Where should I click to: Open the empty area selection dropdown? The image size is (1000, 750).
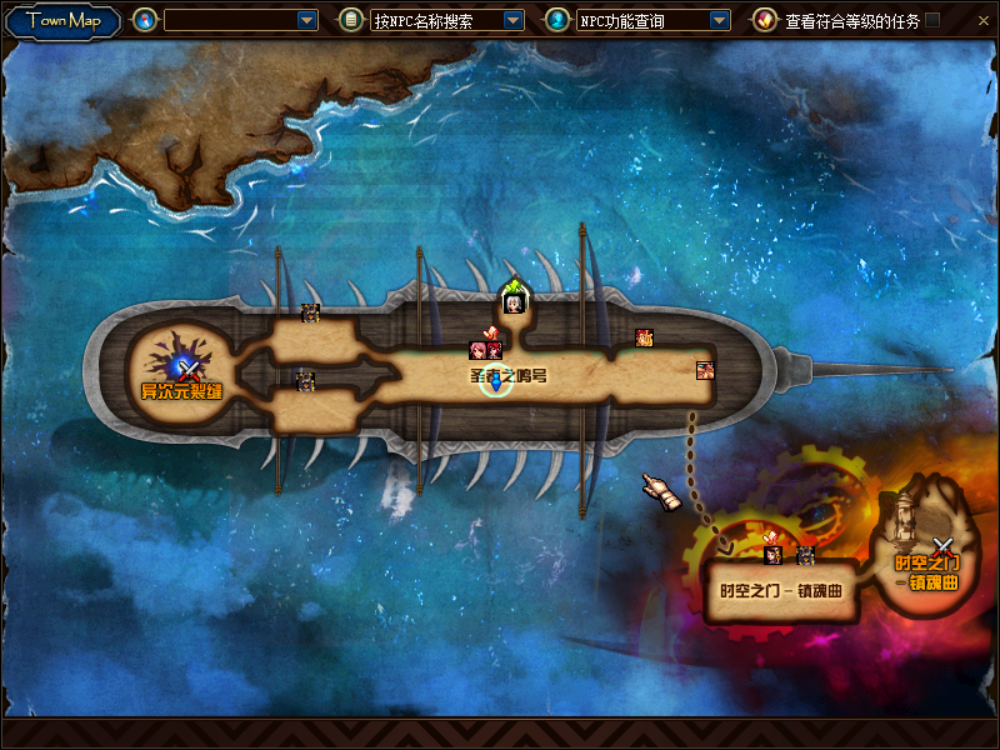(x=308, y=20)
